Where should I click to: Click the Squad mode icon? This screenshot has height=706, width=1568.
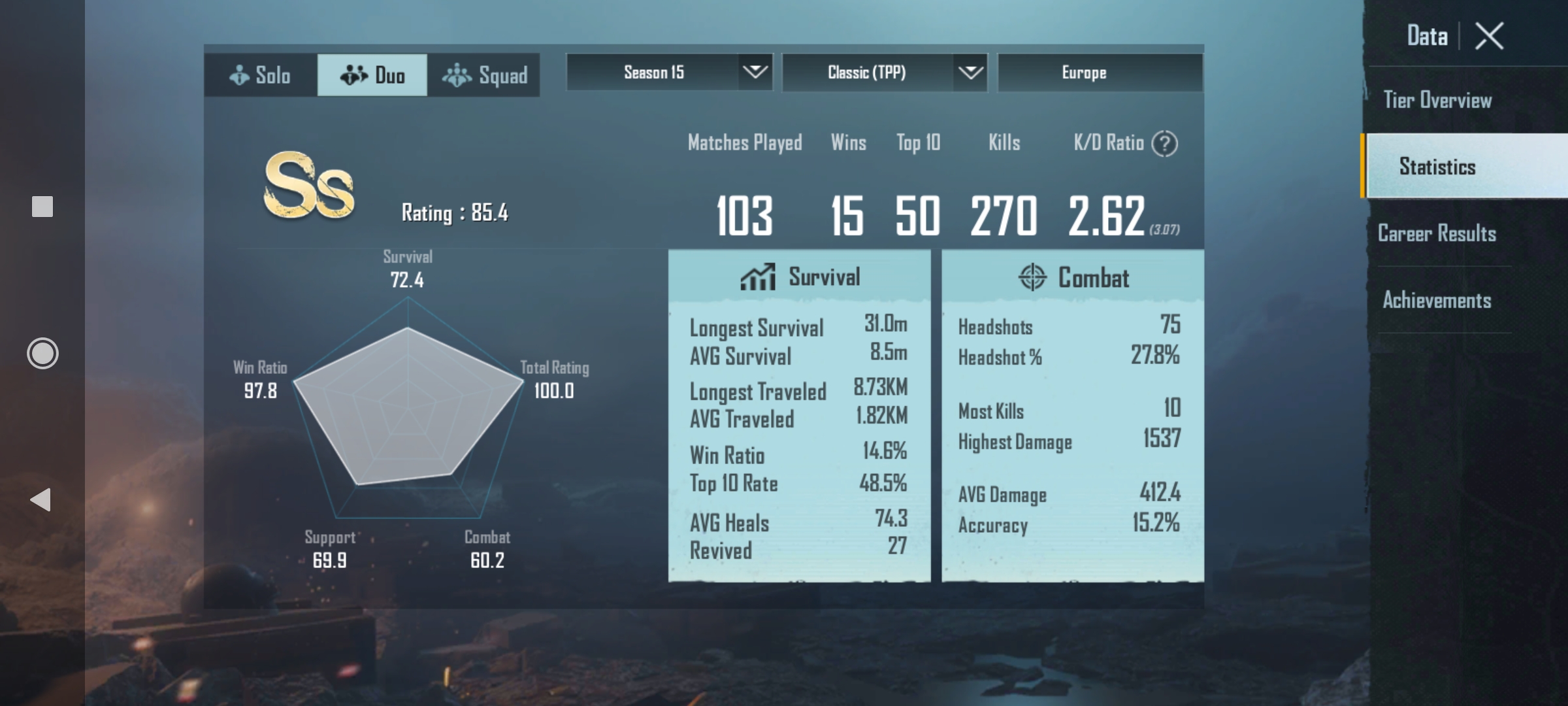coord(459,75)
